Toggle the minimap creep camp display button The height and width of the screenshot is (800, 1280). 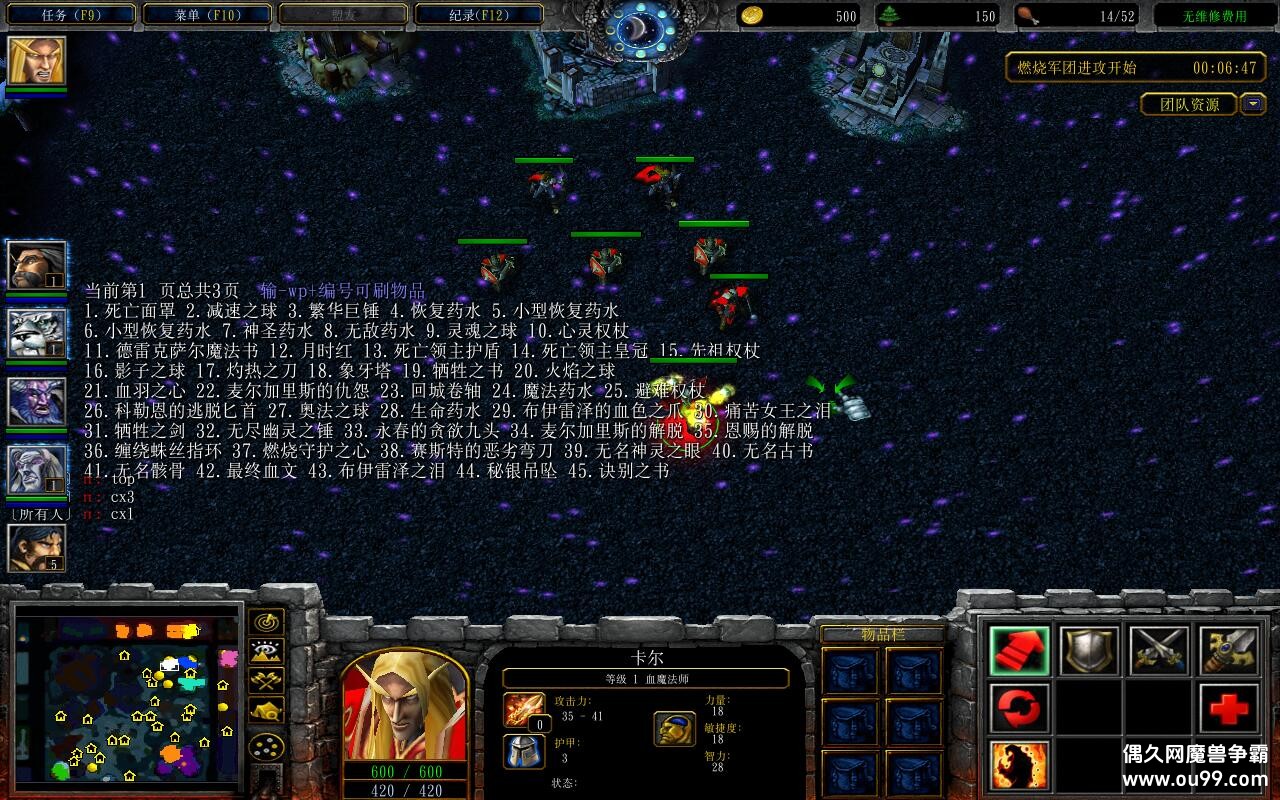tap(267, 711)
